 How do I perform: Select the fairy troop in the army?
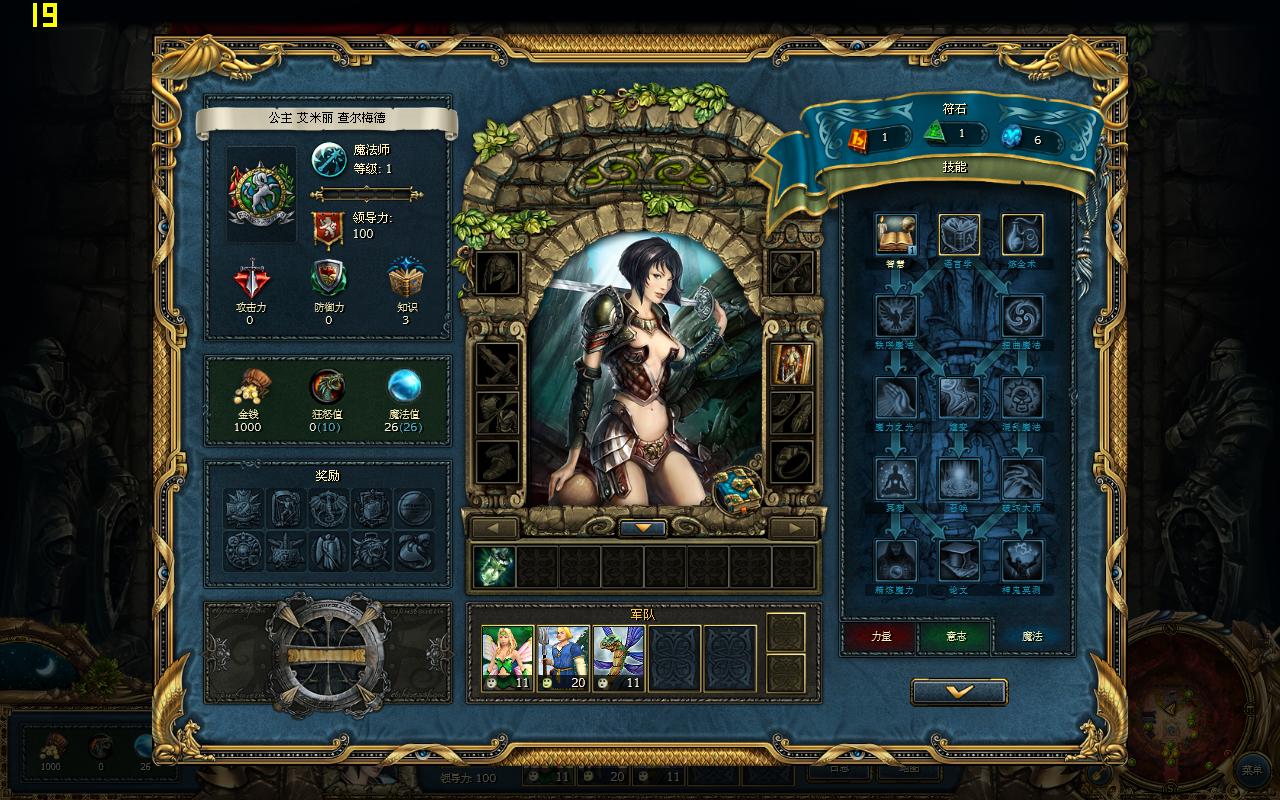(507, 658)
